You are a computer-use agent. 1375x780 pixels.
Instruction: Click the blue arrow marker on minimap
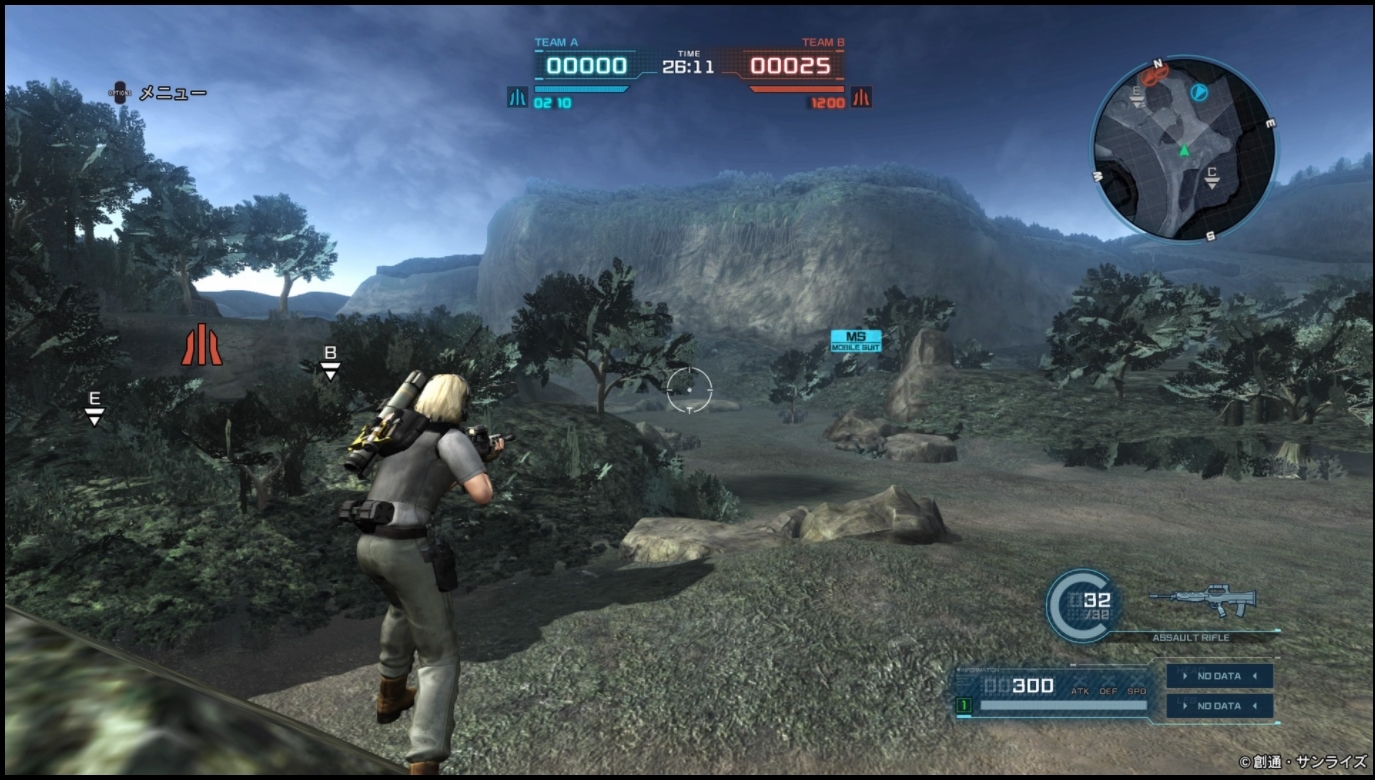coord(1200,92)
